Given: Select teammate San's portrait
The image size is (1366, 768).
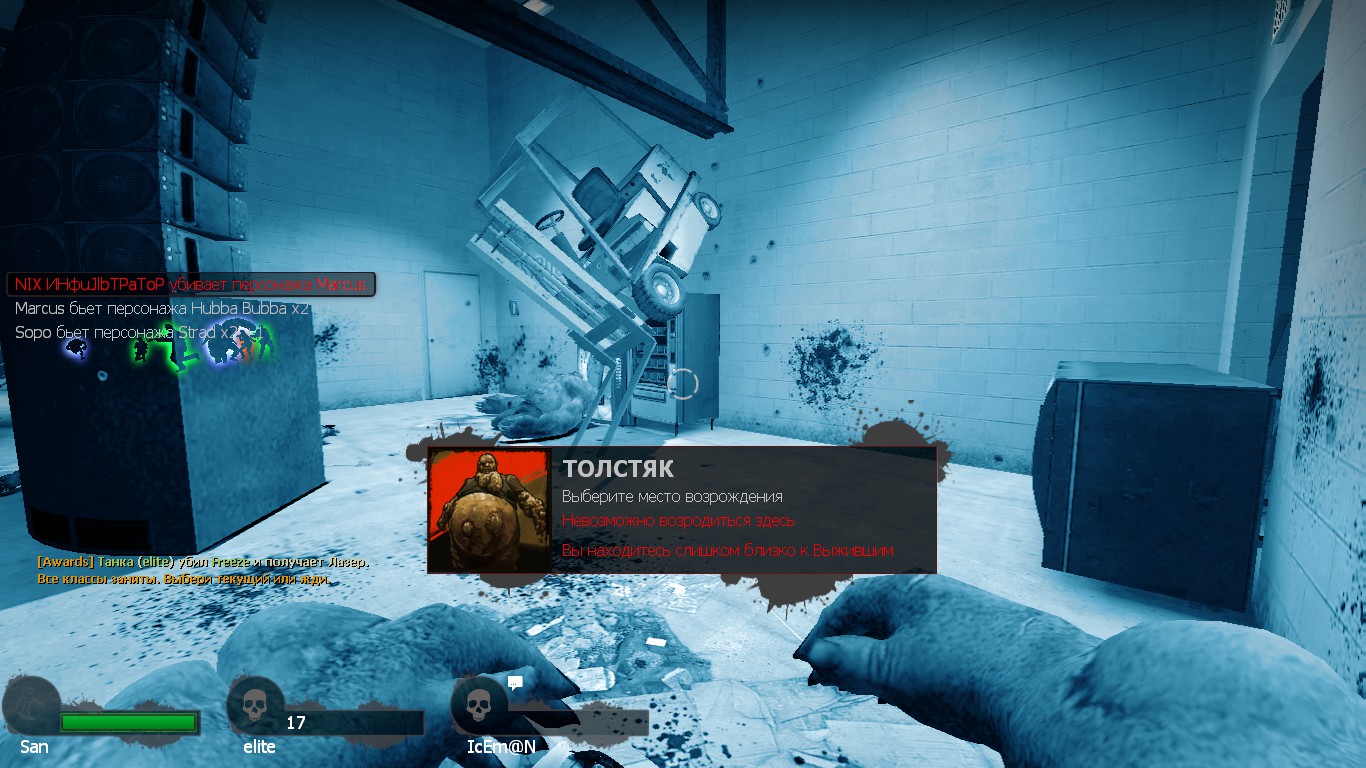Looking at the screenshot, I should pyautogui.click(x=30, y=706).
